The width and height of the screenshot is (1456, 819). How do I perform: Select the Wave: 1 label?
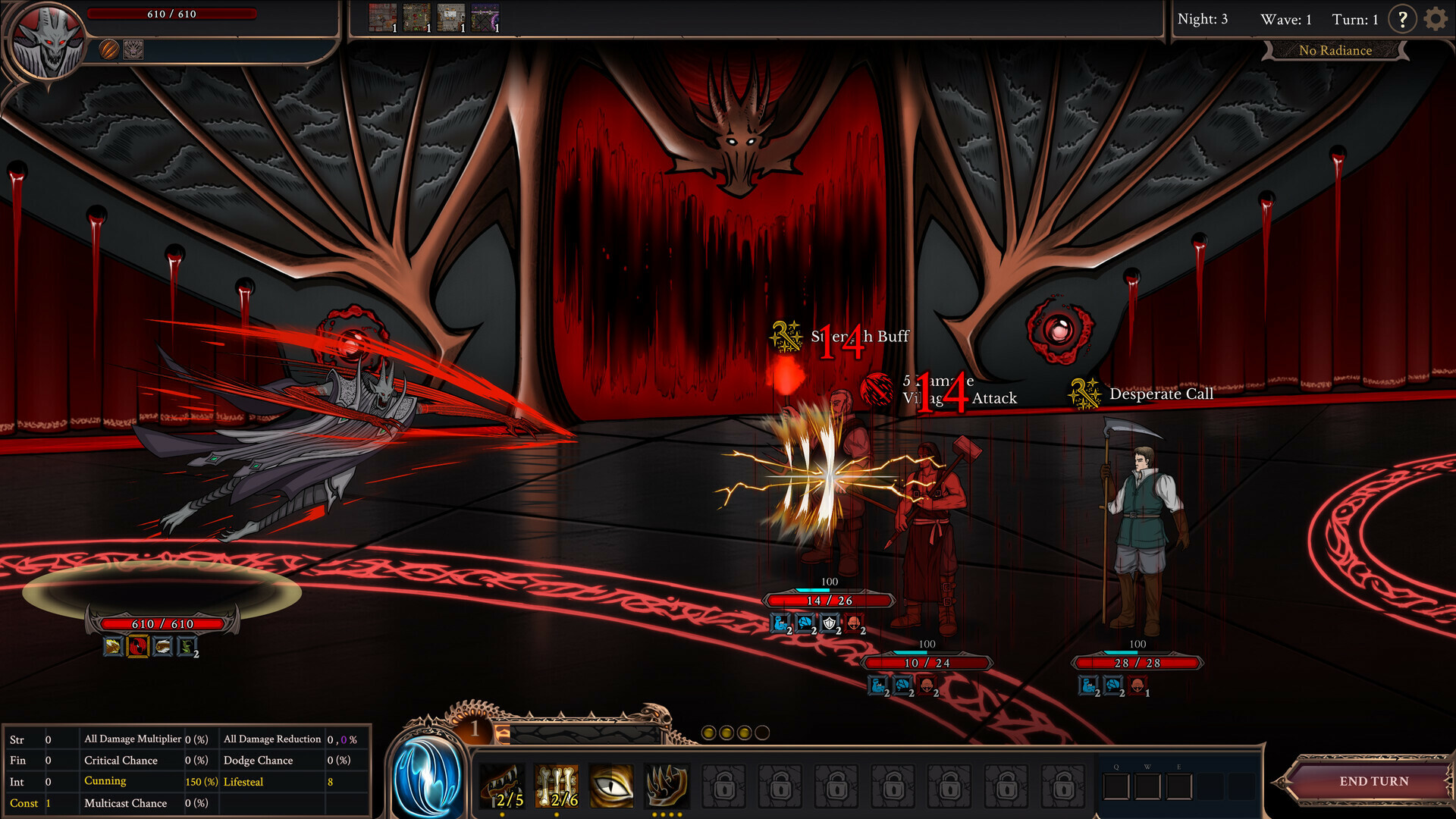pos(1287,20)
